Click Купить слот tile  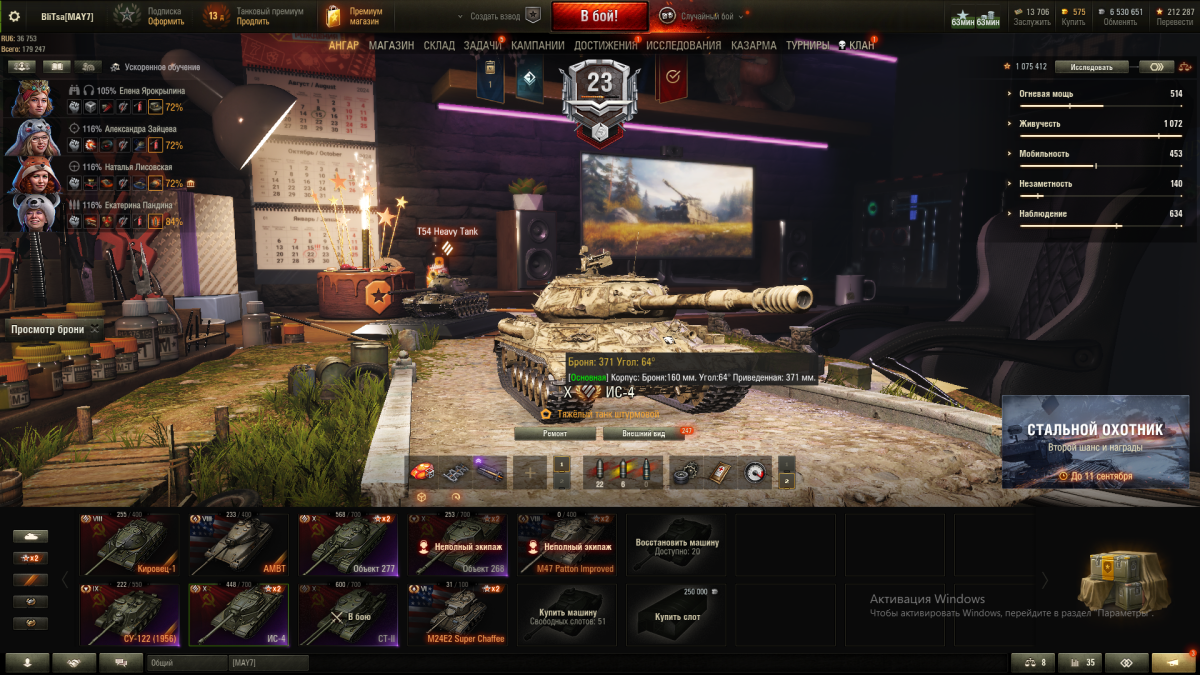[x=676, y=612]
